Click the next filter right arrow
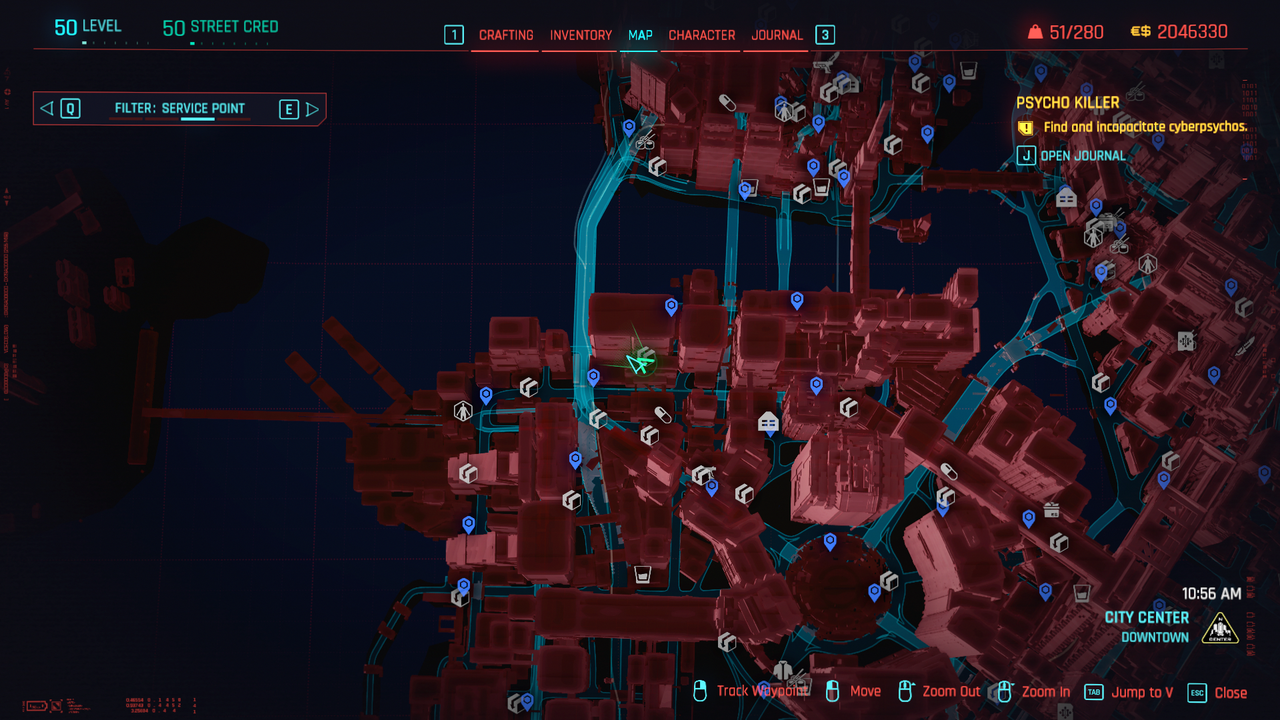Viewport: 1280px width, 720px height. point(312,109)
